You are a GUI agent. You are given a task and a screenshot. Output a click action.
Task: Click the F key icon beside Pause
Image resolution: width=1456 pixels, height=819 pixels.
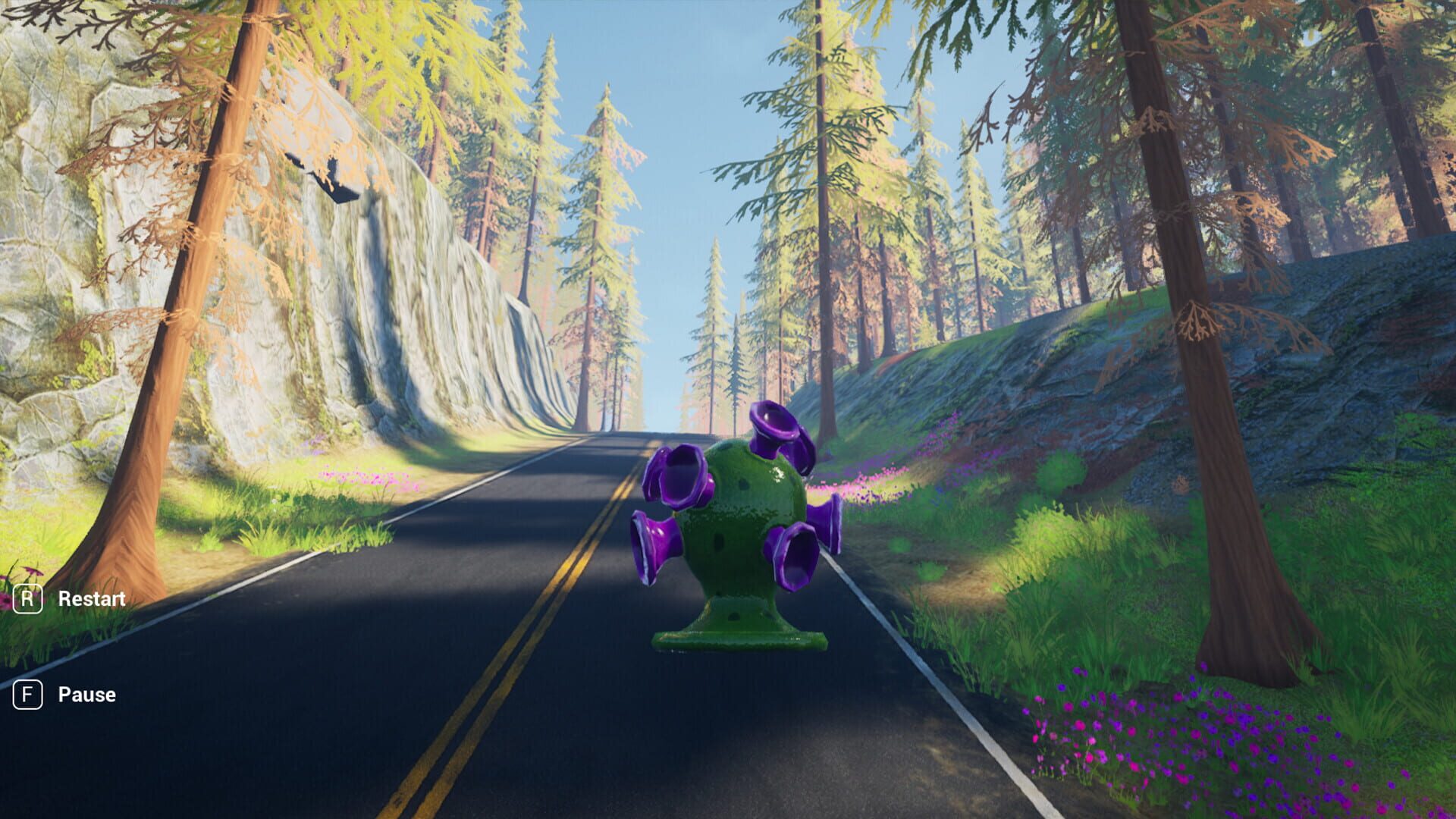[x=29, y=694]
